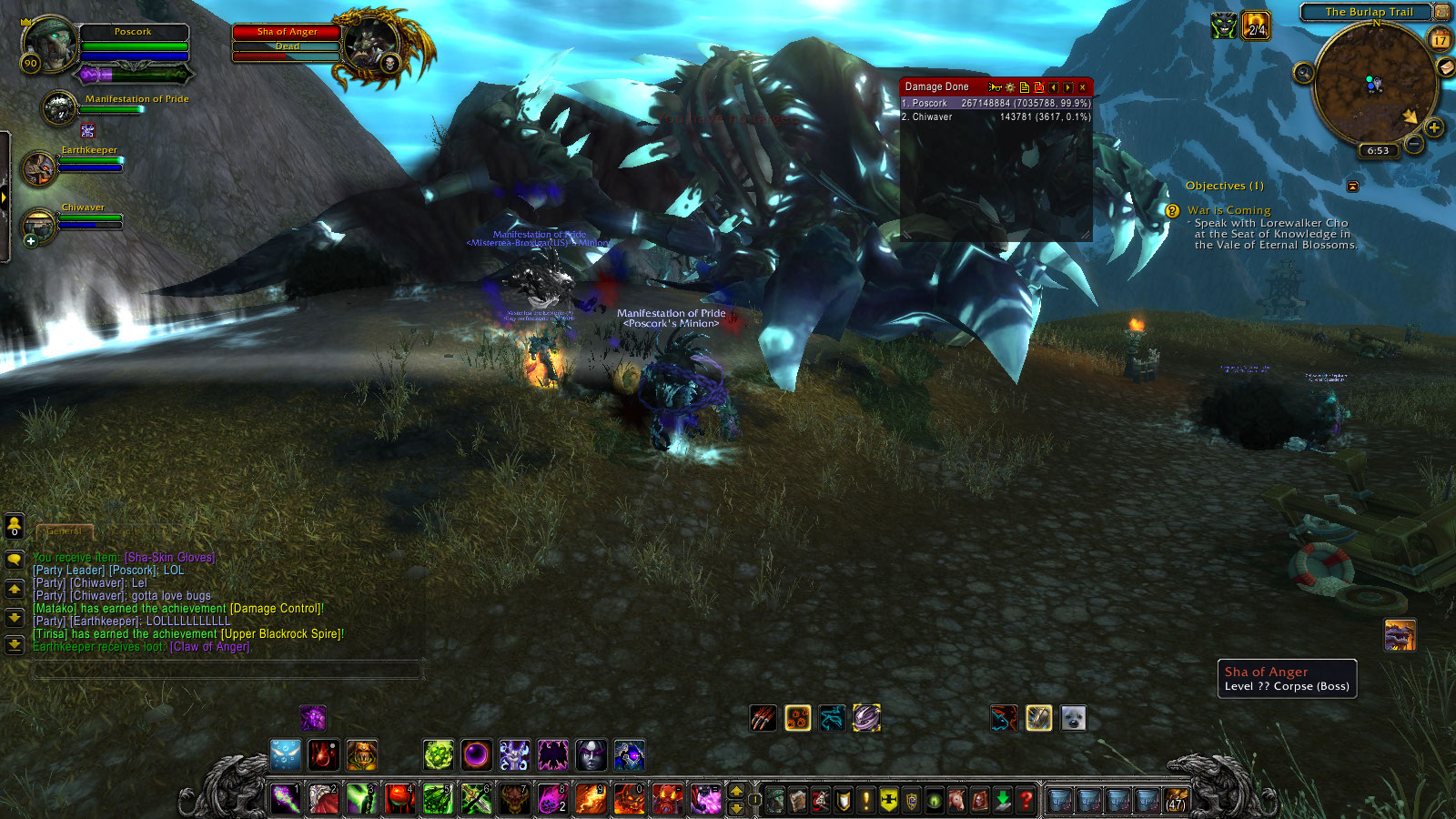Toggle autocast on the glowing paw-print ability

click(x=799, y=718)
